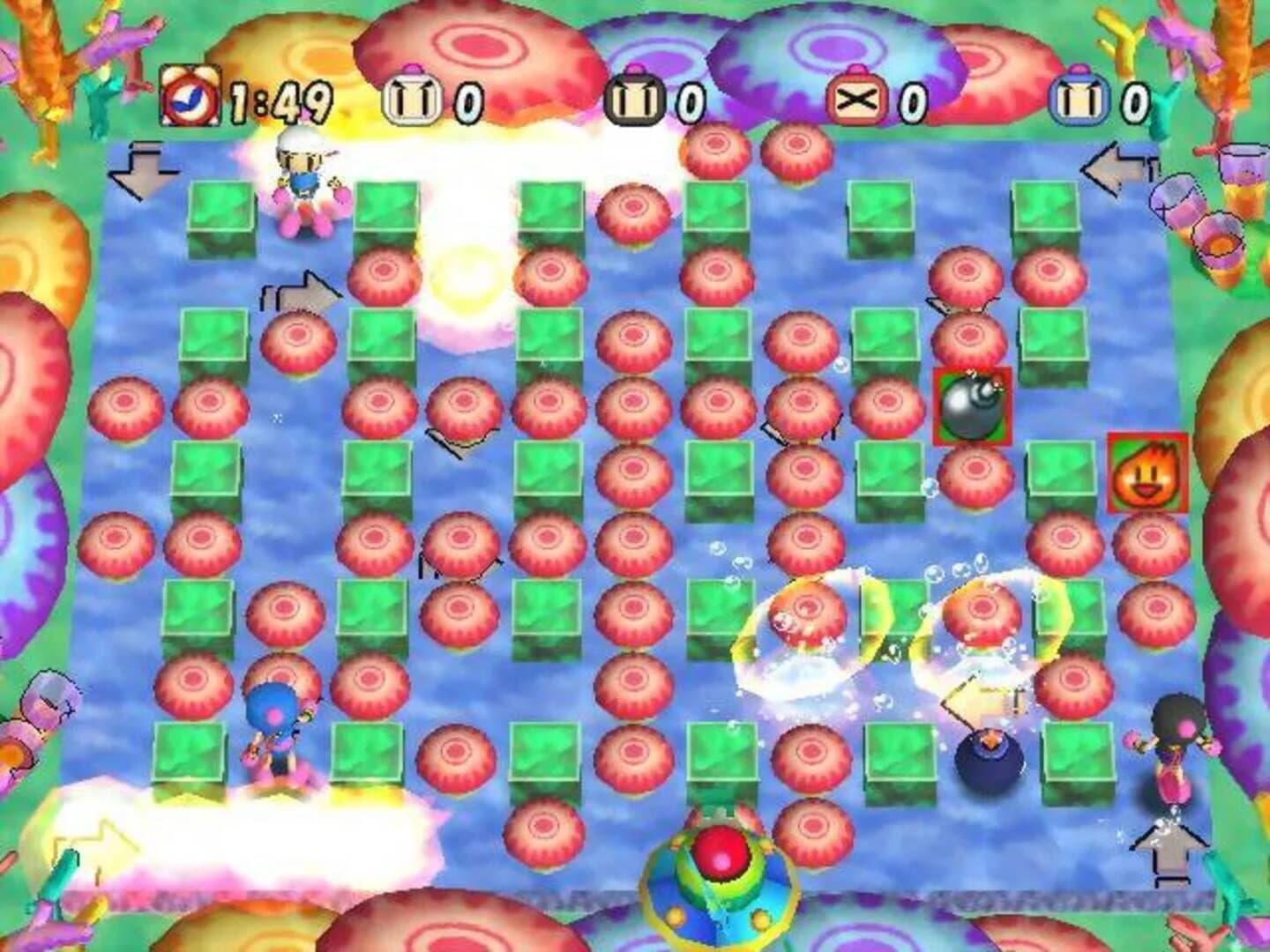Image resolution: width=1270 pixels, height=952 pixels.
Task: Click the timer reading 1:49
Action: click(278, 99)
